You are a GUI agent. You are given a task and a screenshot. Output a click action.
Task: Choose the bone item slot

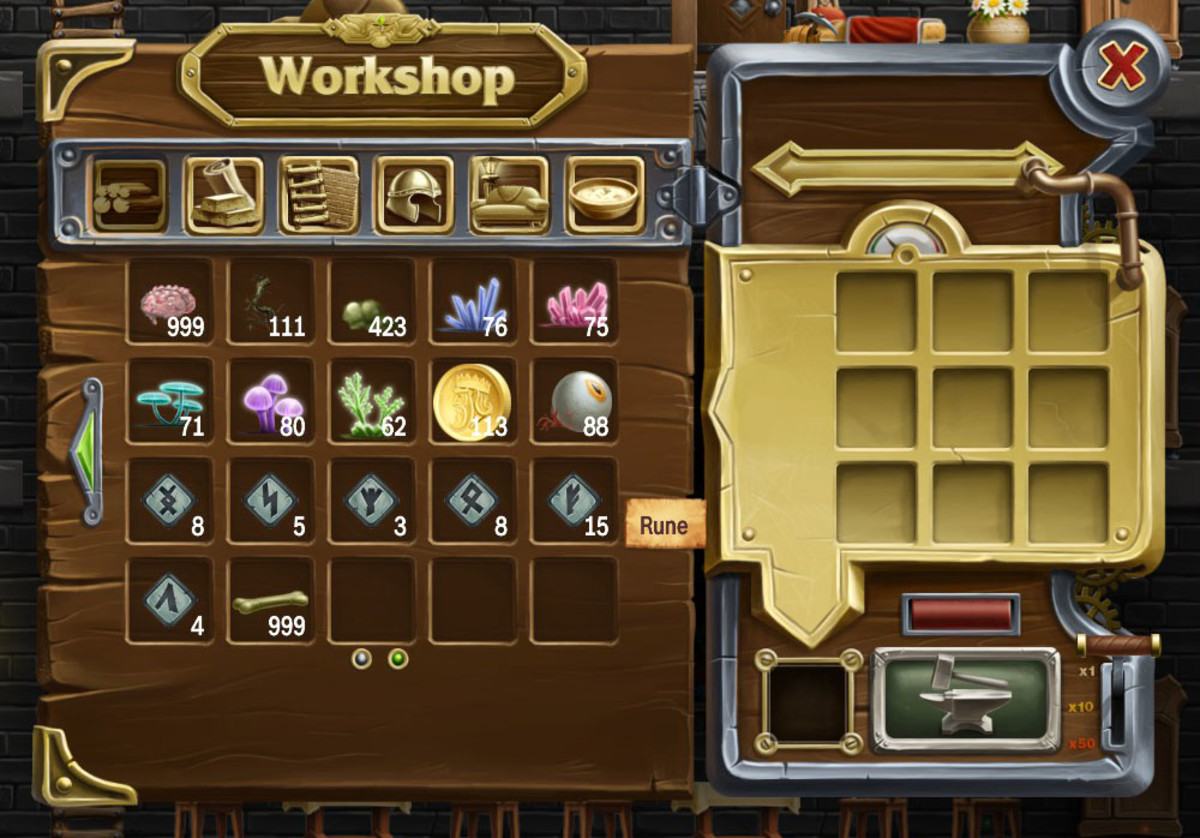click(272, 601)
